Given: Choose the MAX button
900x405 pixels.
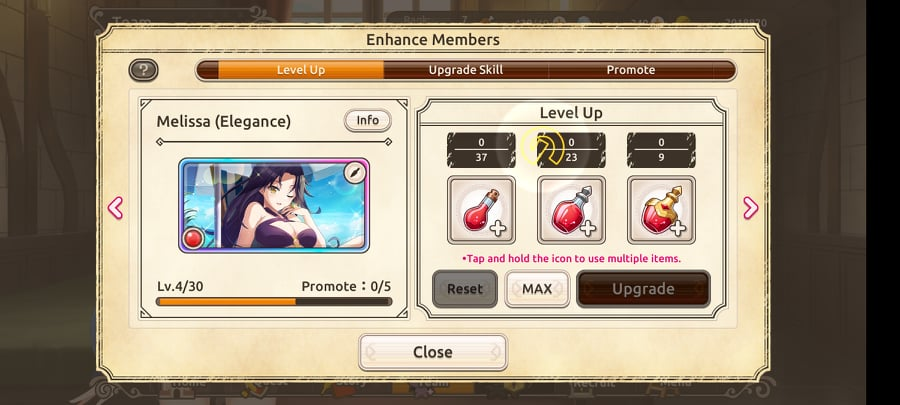Looking at the screenshot, I should [537, 289].
